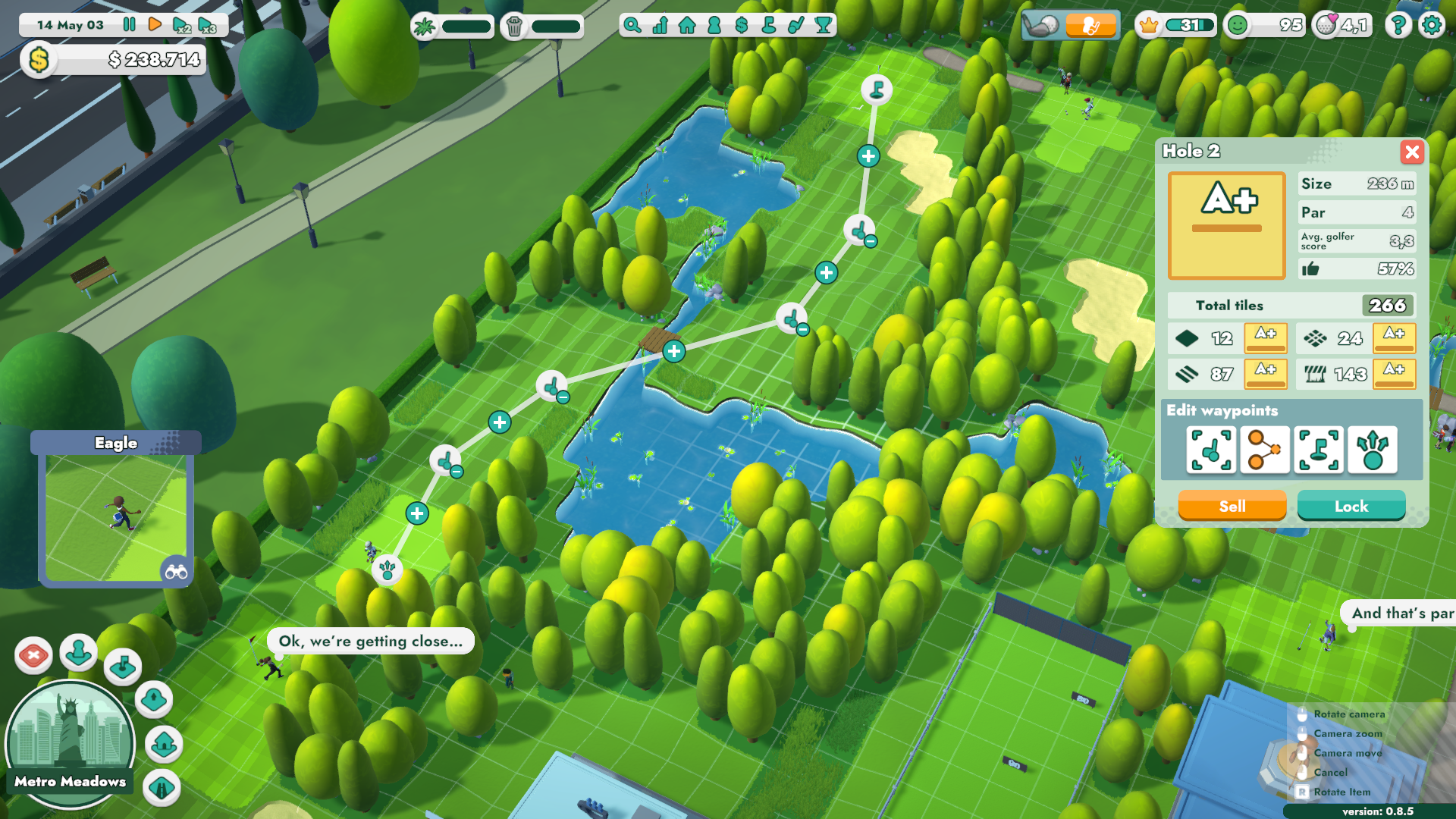The width and height of the screenshot is (1456, 819).
Task: Set game speed to x3
Action: tap(207, 25)
